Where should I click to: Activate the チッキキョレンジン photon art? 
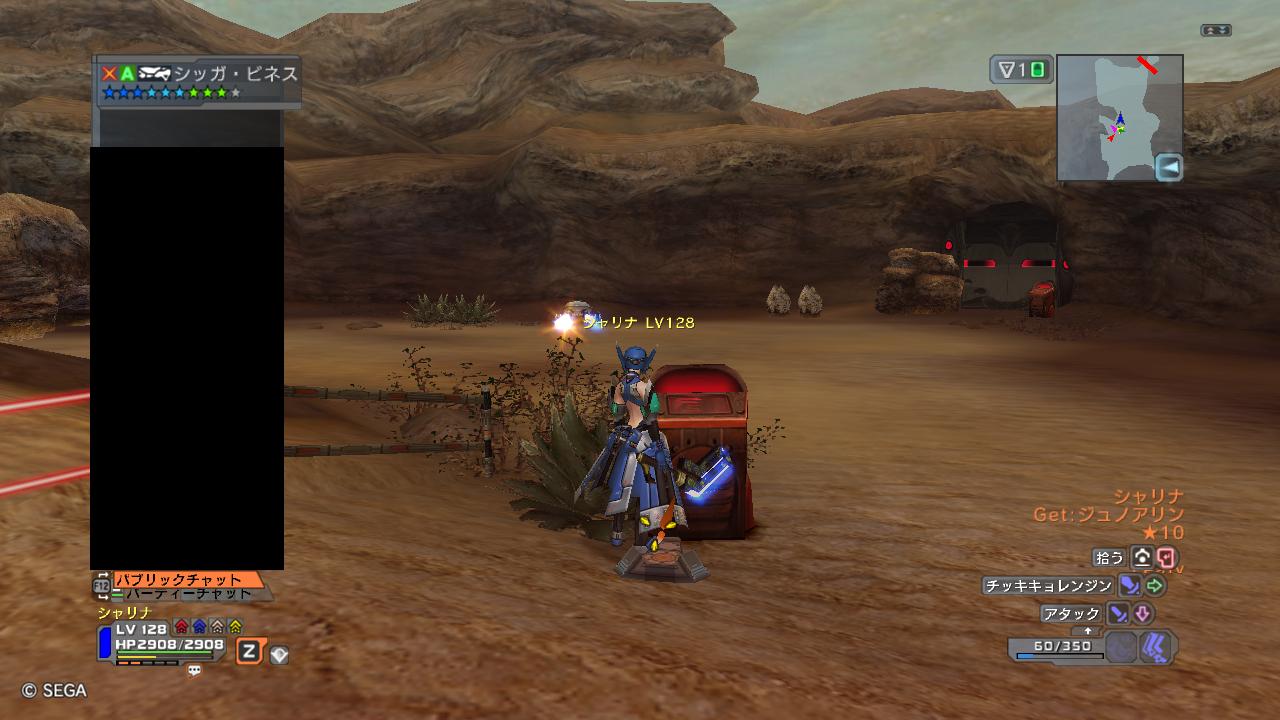tap(1048, 586)
